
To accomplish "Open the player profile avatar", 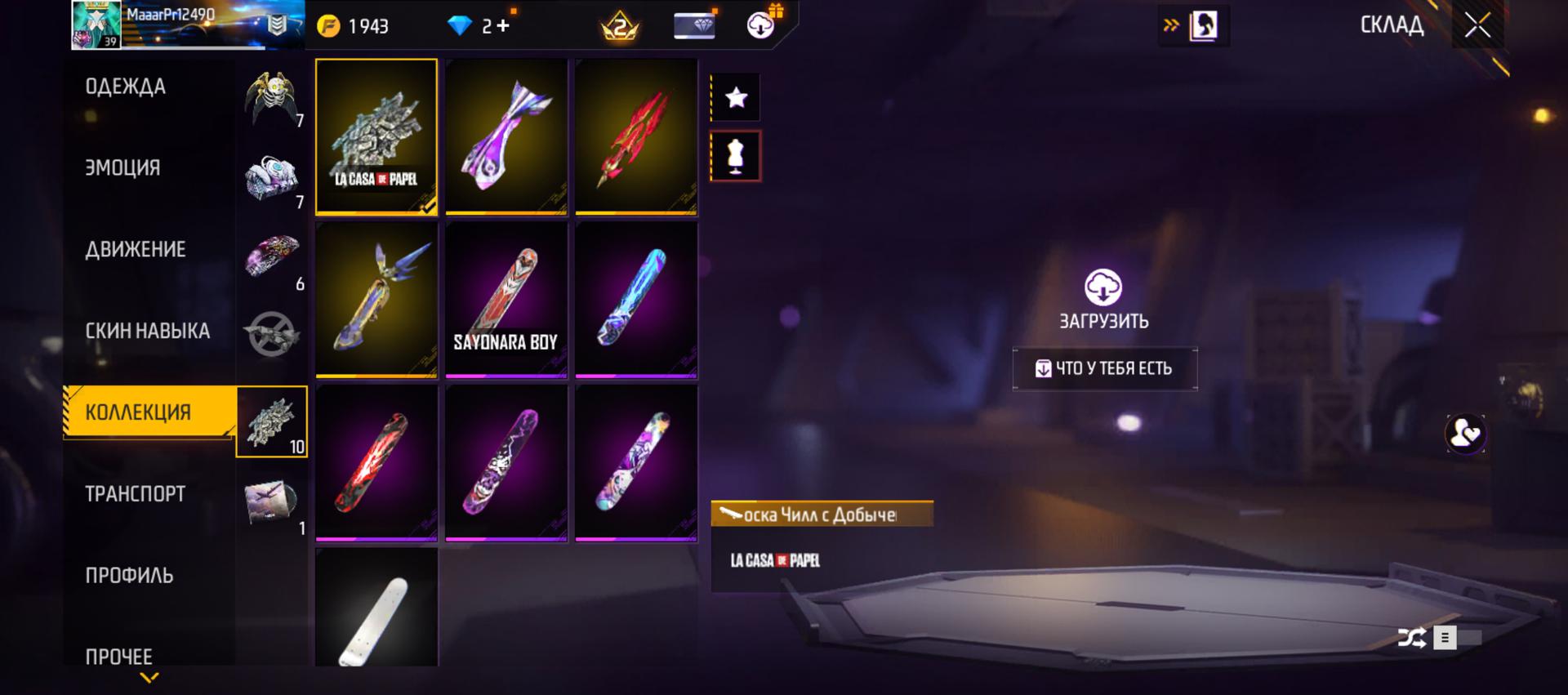I will (x=96, y=25).
